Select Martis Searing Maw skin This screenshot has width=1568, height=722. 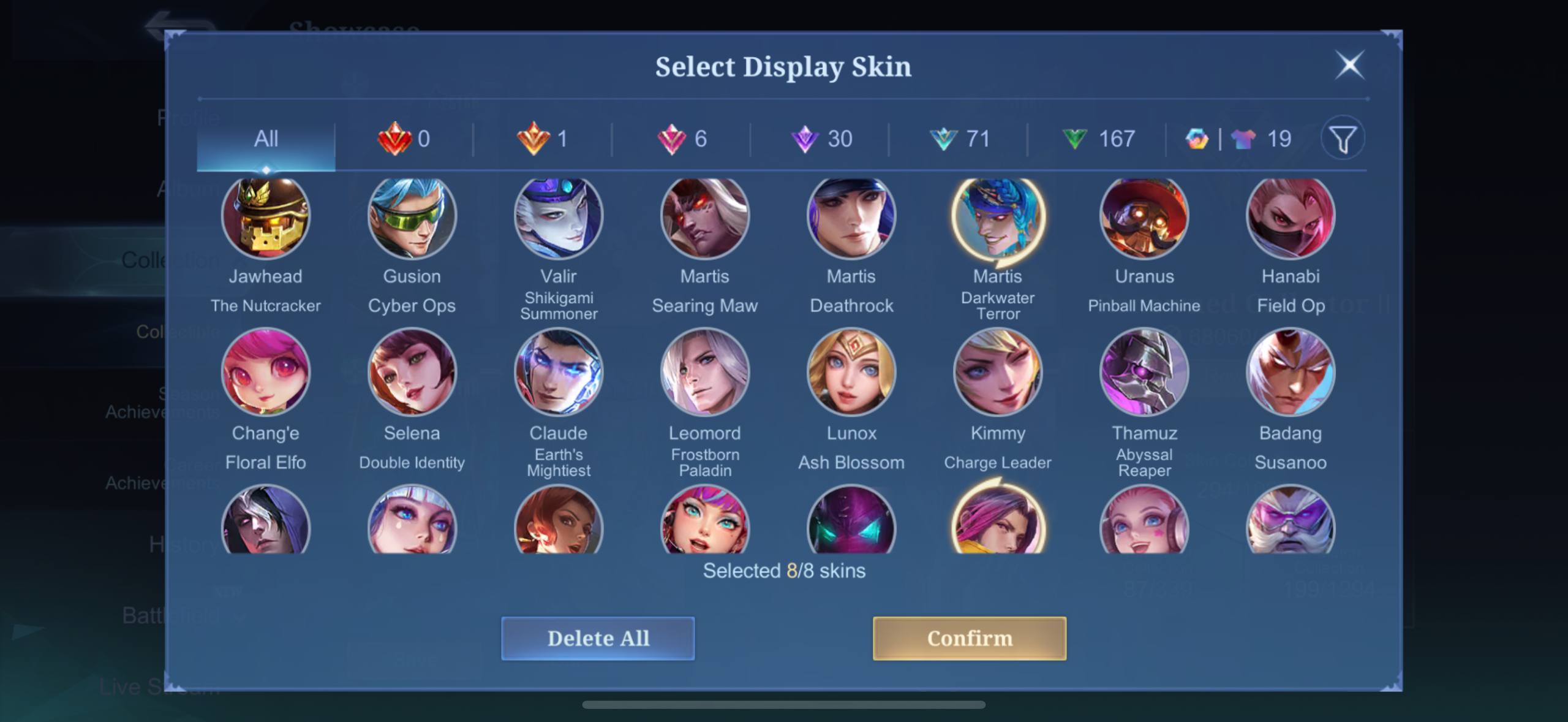[x=704, y=218]
